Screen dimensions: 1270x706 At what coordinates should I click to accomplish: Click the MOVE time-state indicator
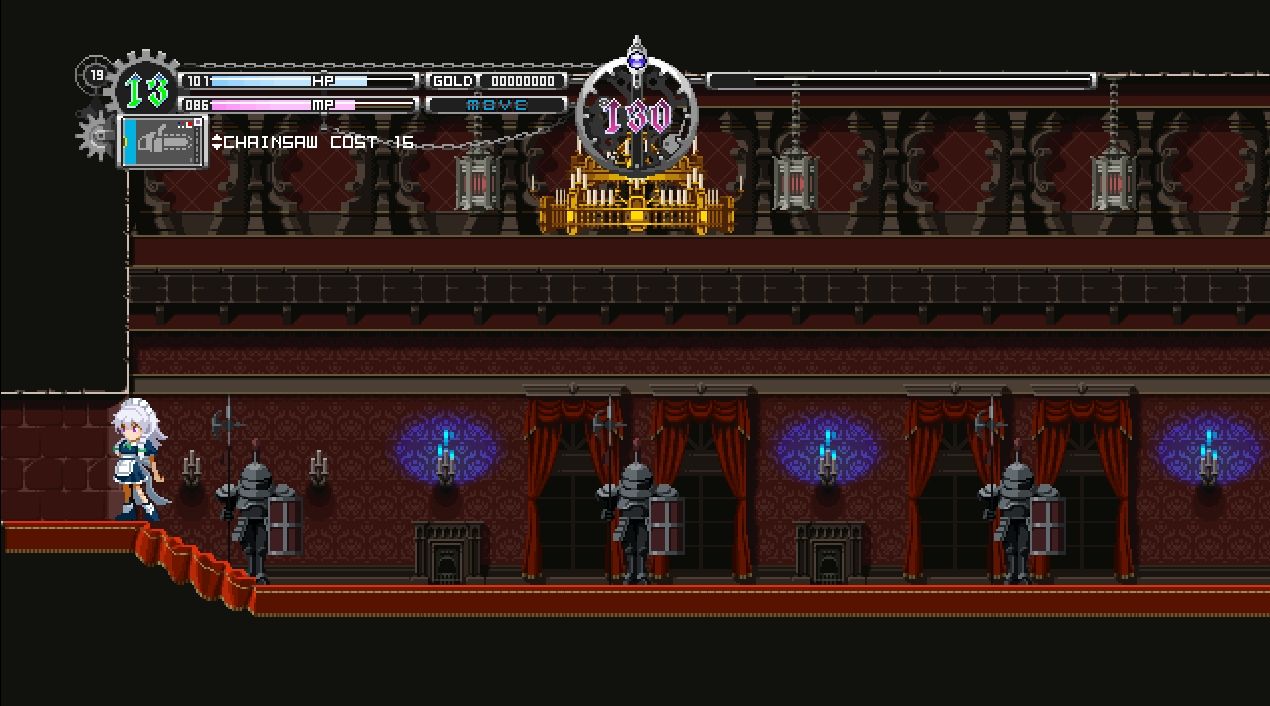(496, 104)
